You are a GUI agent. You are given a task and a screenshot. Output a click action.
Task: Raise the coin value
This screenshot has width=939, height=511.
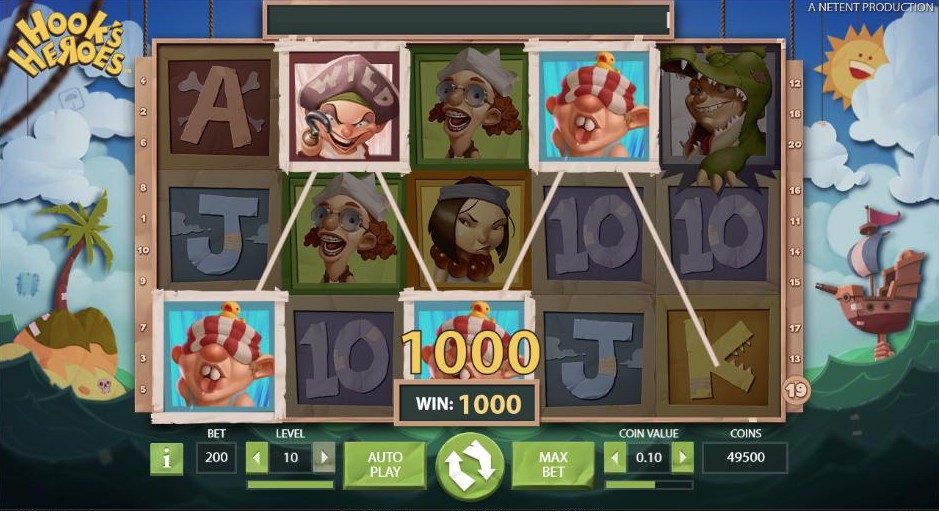pyautogui.click(x=682, y=459)
